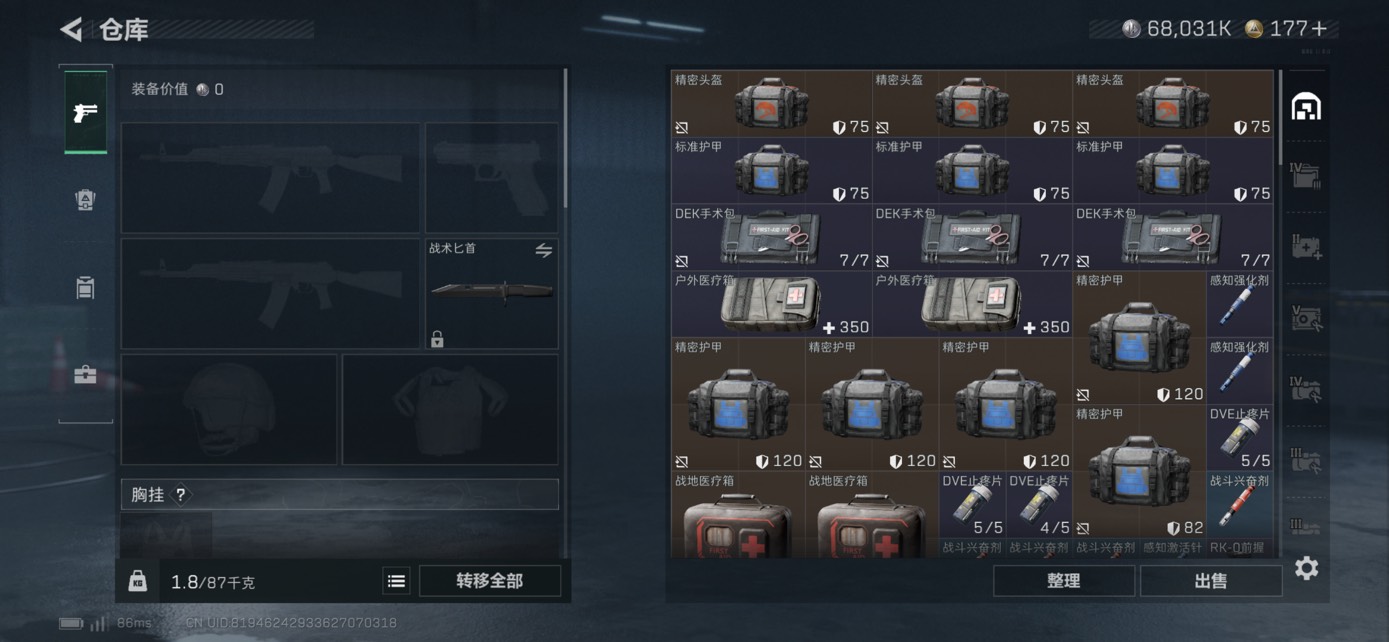
Task: Click the 转移全部 button
Action: click(489, 581)
